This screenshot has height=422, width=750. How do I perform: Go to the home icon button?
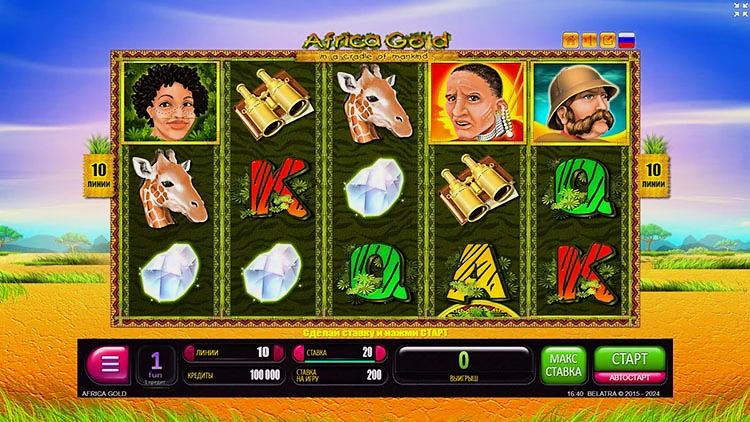click(572, 40)
